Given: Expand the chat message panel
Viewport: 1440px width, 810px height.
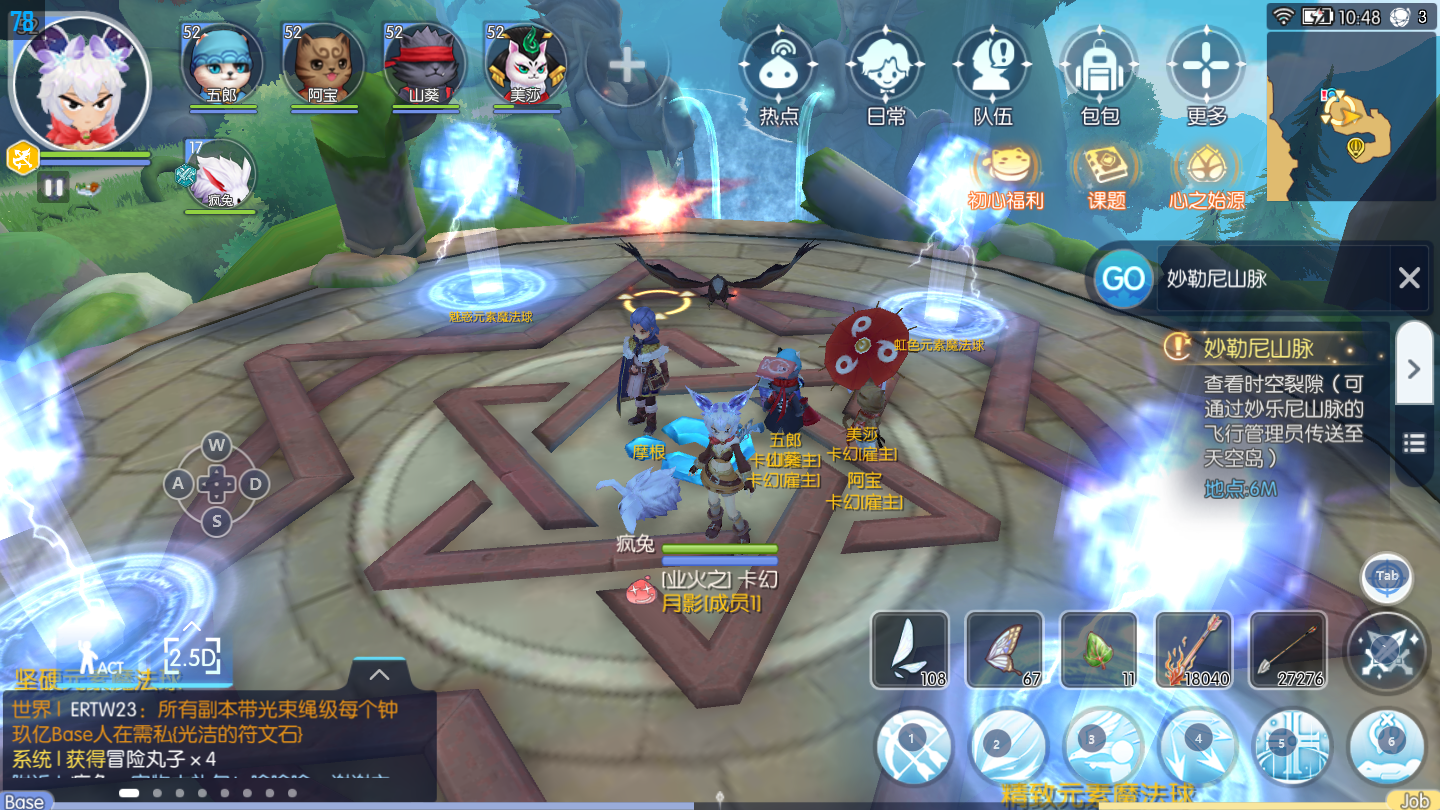Looking at the screenshot, I should [378, 675].
